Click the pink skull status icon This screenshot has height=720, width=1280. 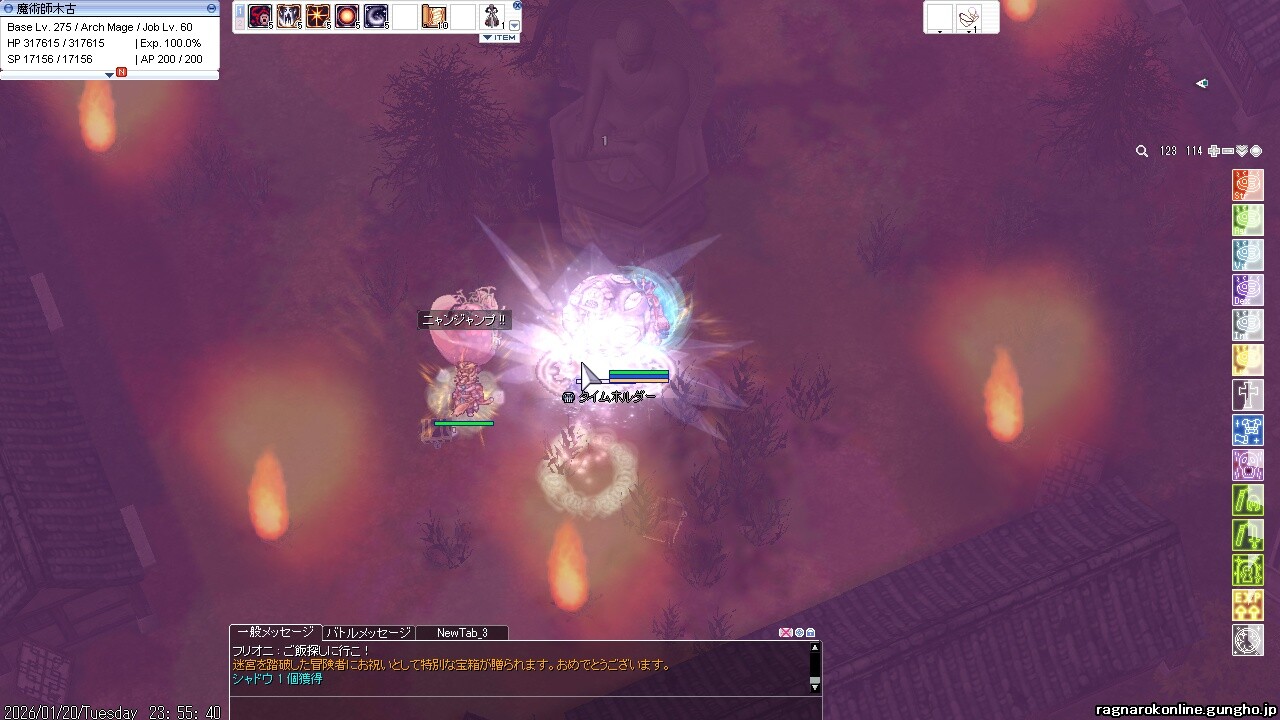click(x=1248, y=465)
